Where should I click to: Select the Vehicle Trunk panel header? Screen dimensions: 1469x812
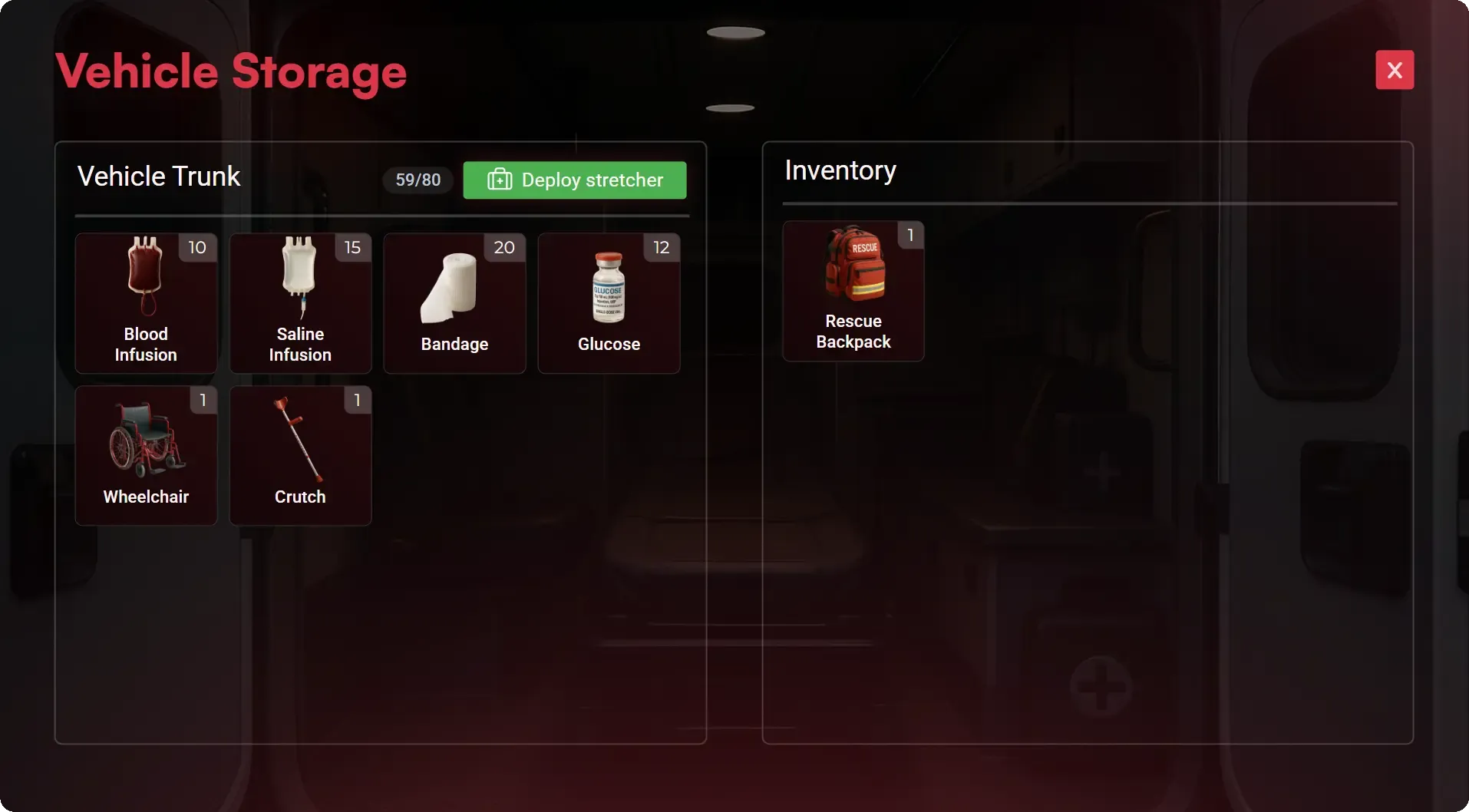[159, 176]
